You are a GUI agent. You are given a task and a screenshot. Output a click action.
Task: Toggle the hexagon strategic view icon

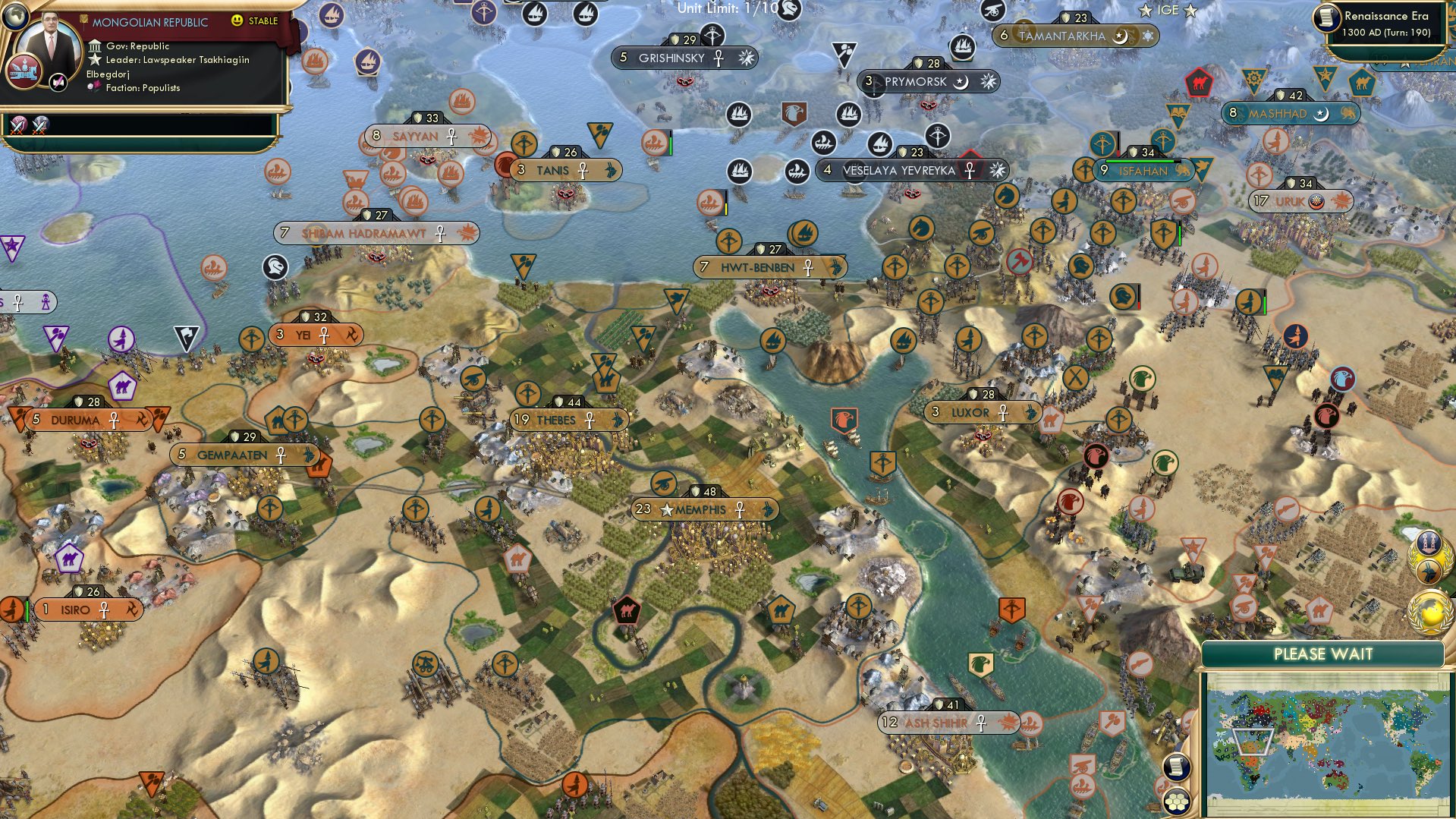1177,802
